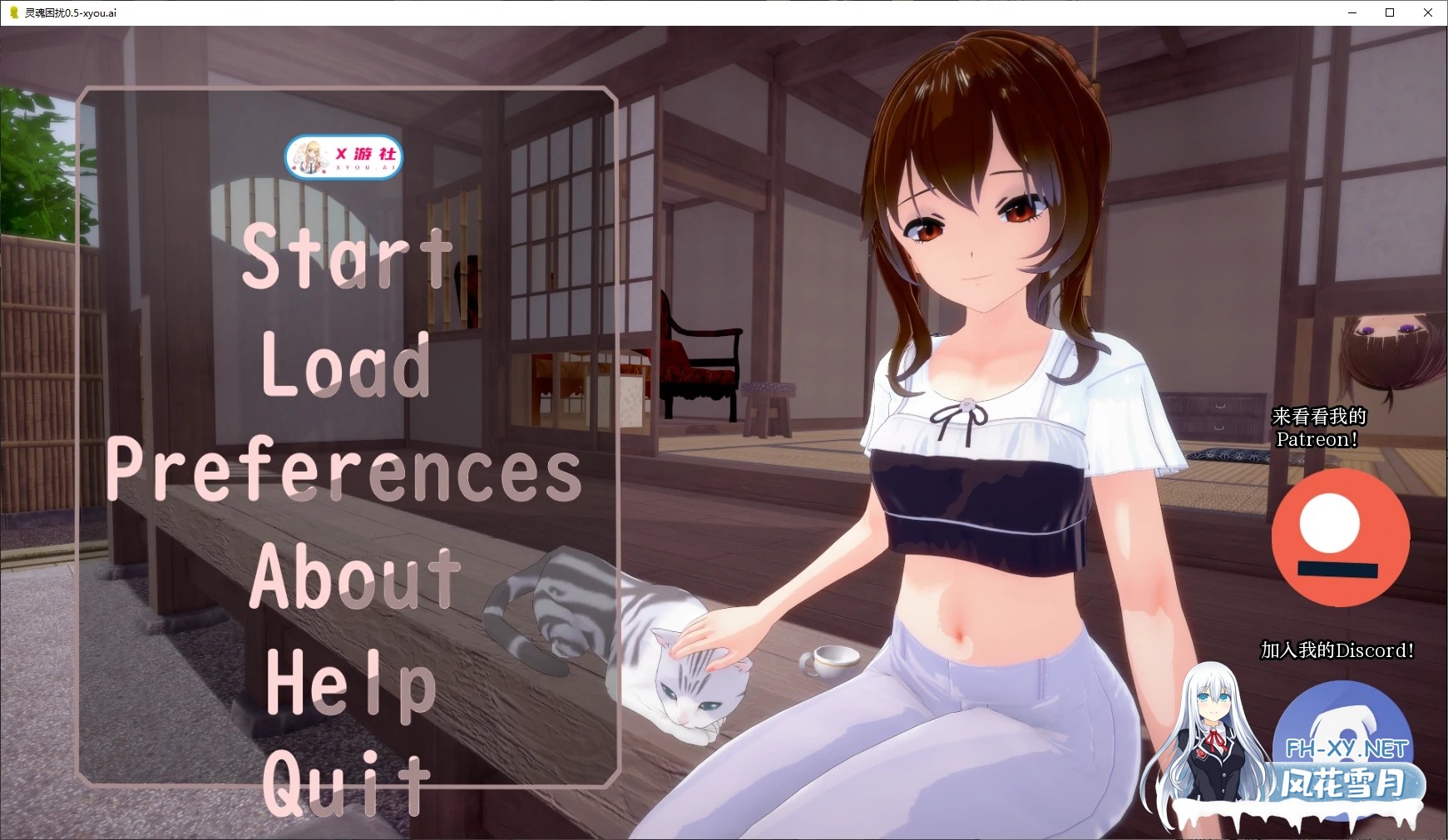
Task: Click the 加入我的Discord! label
Action: point(1336,651)
